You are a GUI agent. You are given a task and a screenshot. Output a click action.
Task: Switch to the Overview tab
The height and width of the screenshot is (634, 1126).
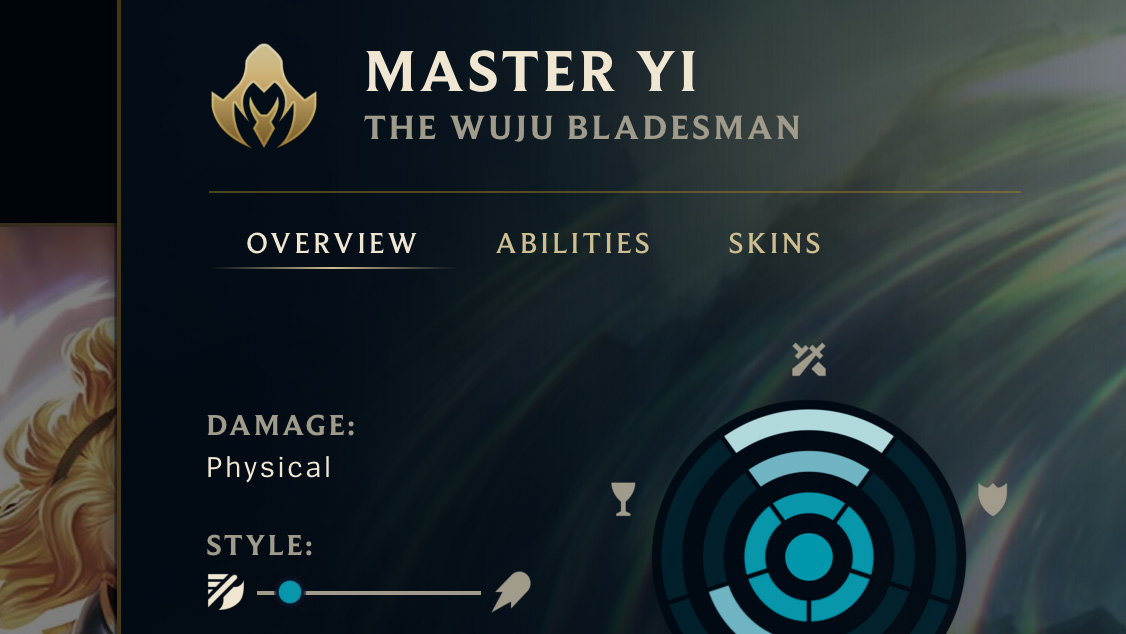pos(332,243)
